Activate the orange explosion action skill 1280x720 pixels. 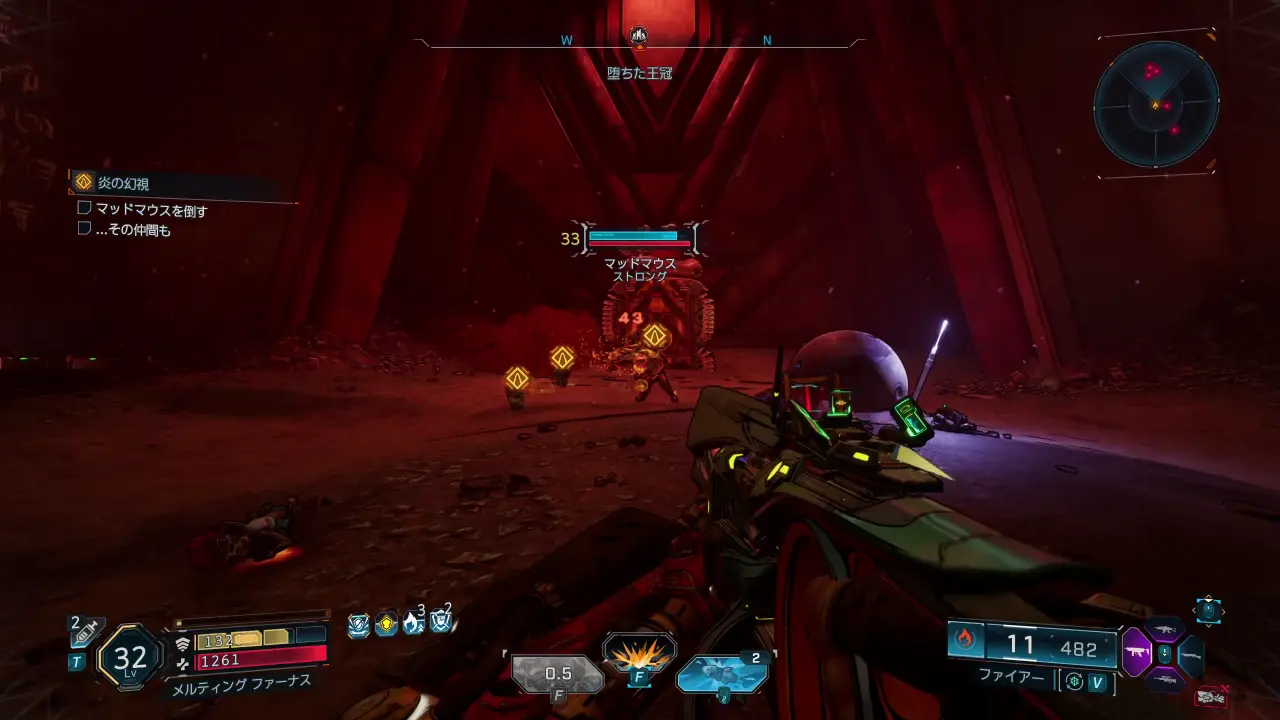tap(639, 654)
